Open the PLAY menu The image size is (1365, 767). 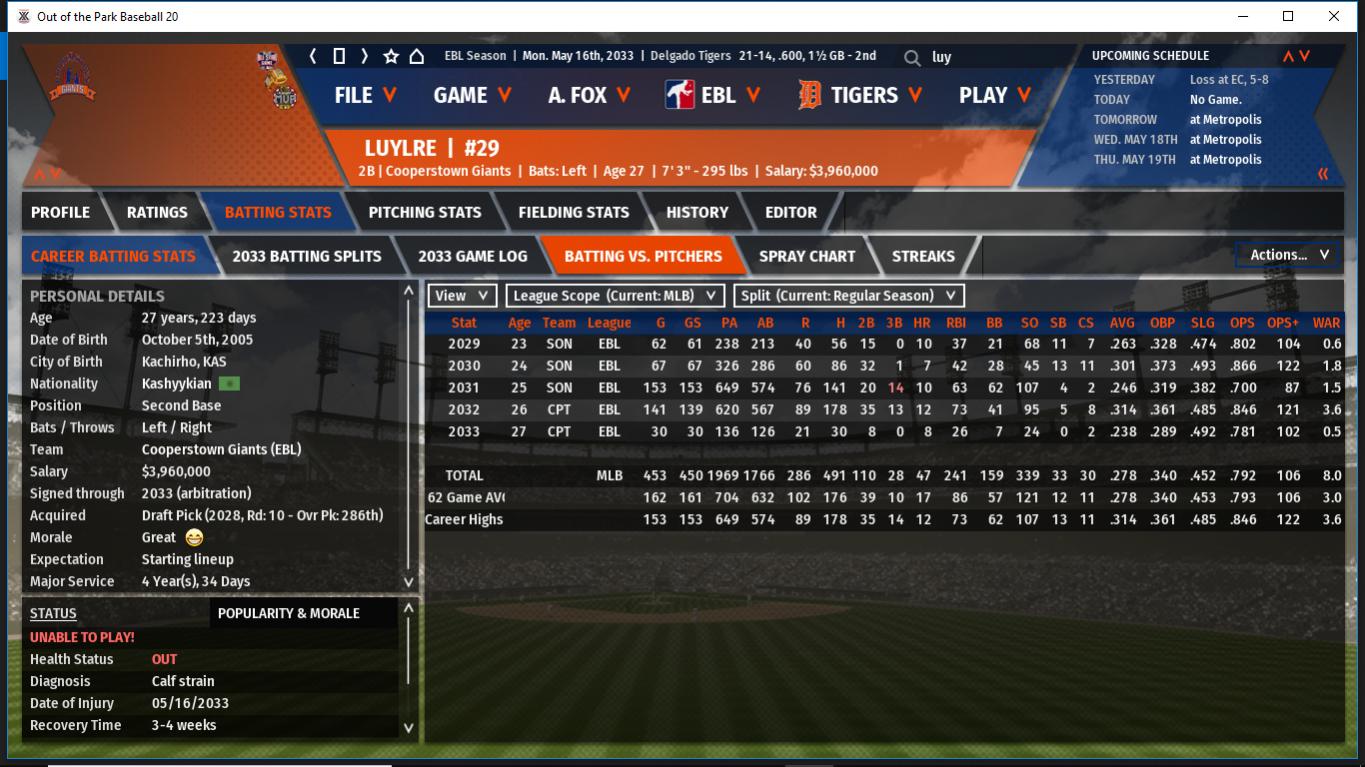995,95
